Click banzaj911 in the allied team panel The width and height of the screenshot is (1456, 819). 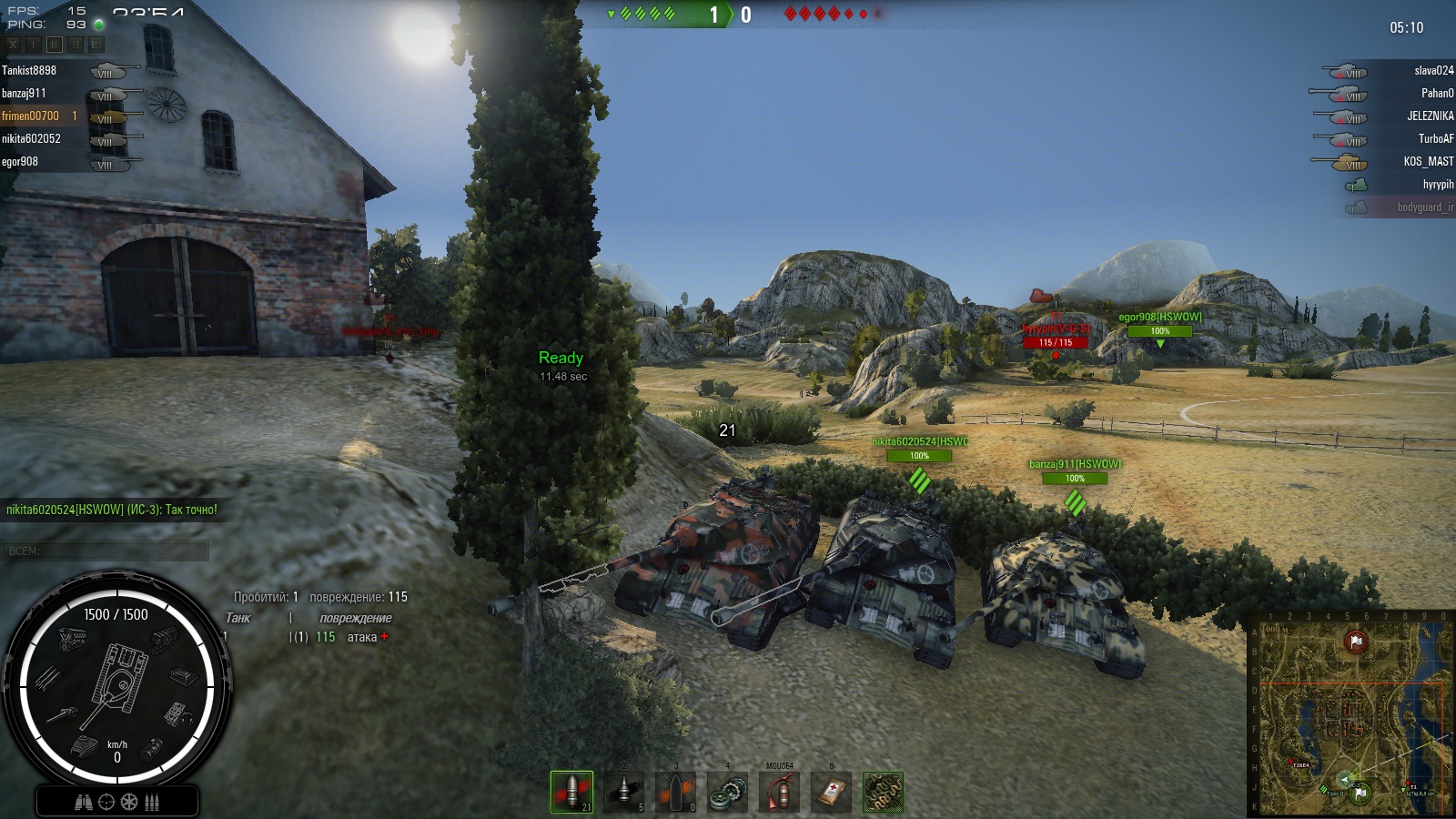click(24, 94)
